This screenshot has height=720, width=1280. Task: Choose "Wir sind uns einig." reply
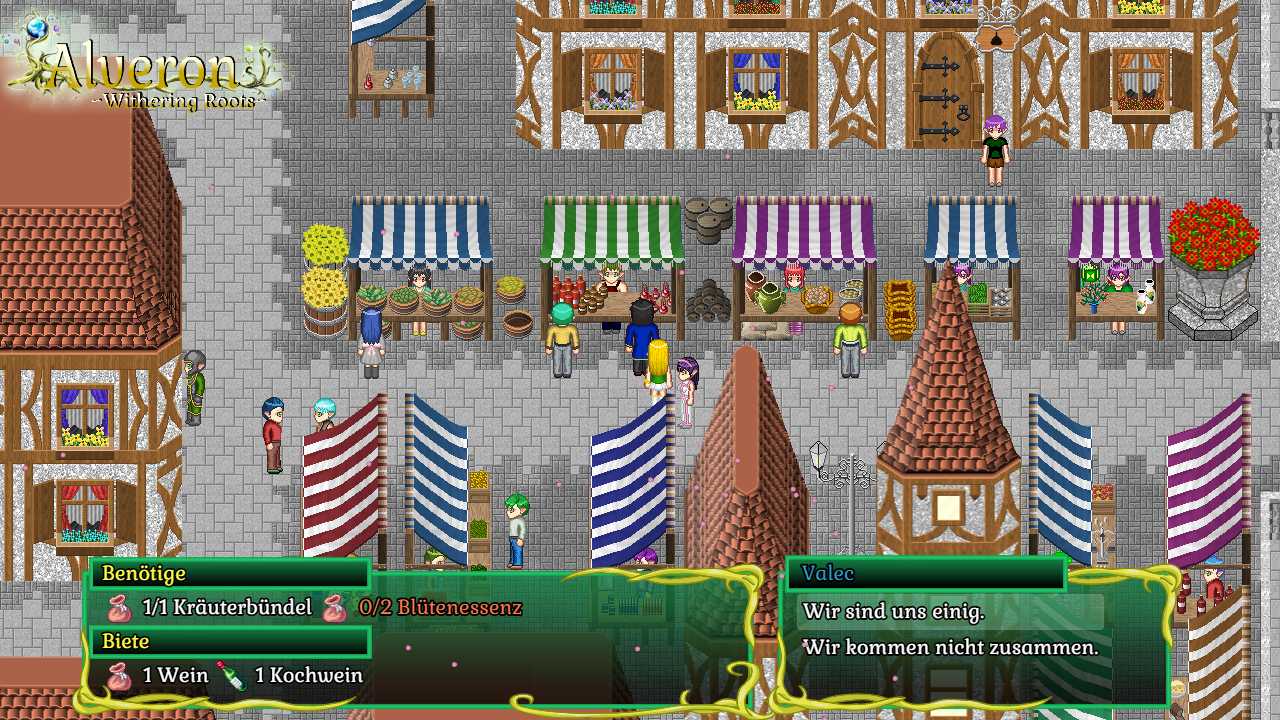click(x=893, y=611)
